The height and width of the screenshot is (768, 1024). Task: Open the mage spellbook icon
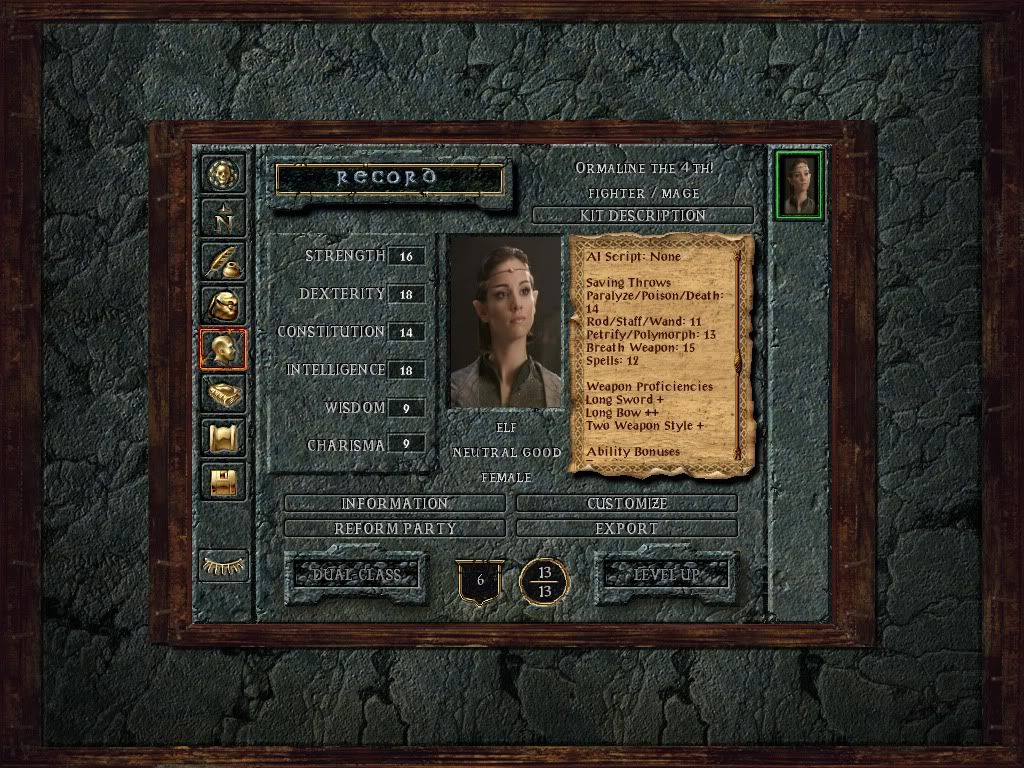(x=223, y=393)
